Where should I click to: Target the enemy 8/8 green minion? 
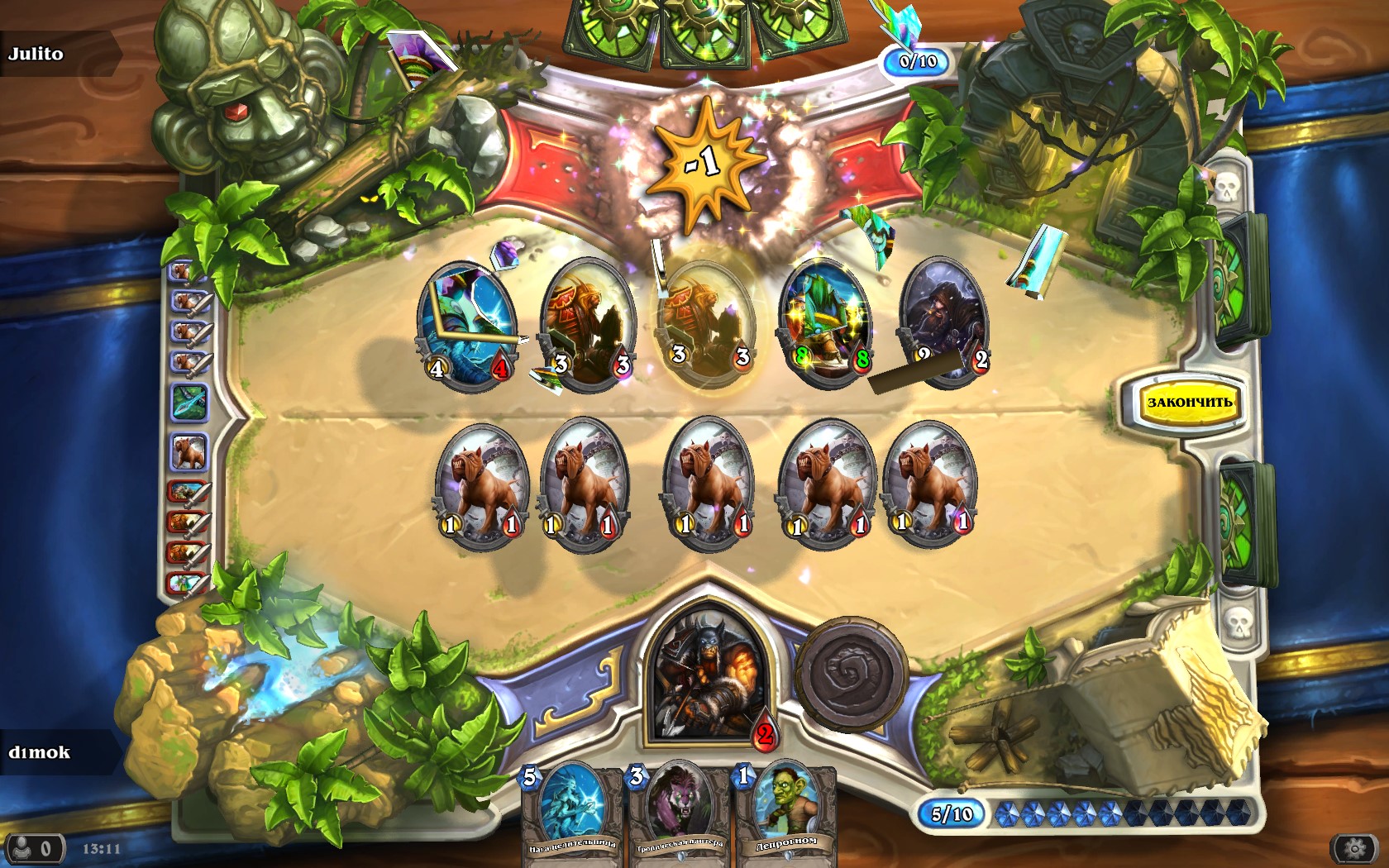824,322
